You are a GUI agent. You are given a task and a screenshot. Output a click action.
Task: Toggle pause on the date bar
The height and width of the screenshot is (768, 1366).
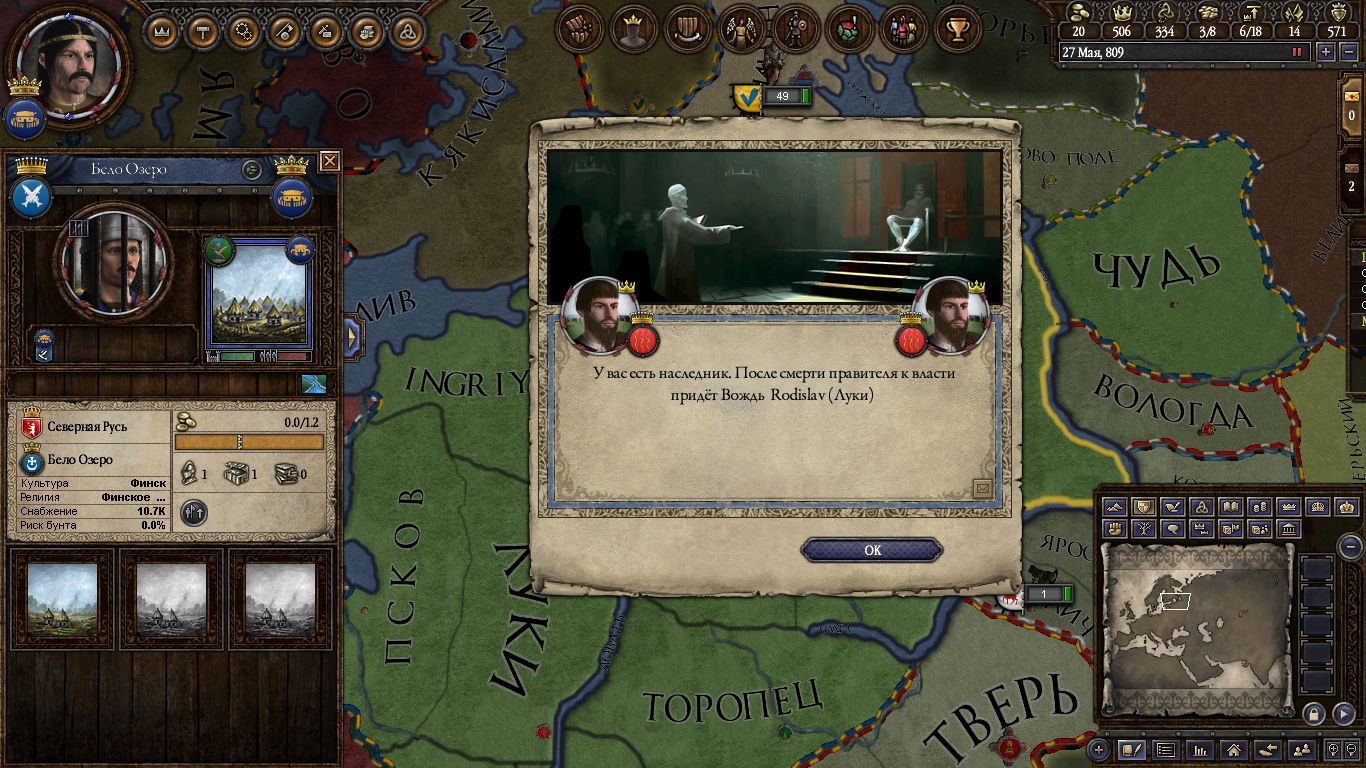[1298, 52]
